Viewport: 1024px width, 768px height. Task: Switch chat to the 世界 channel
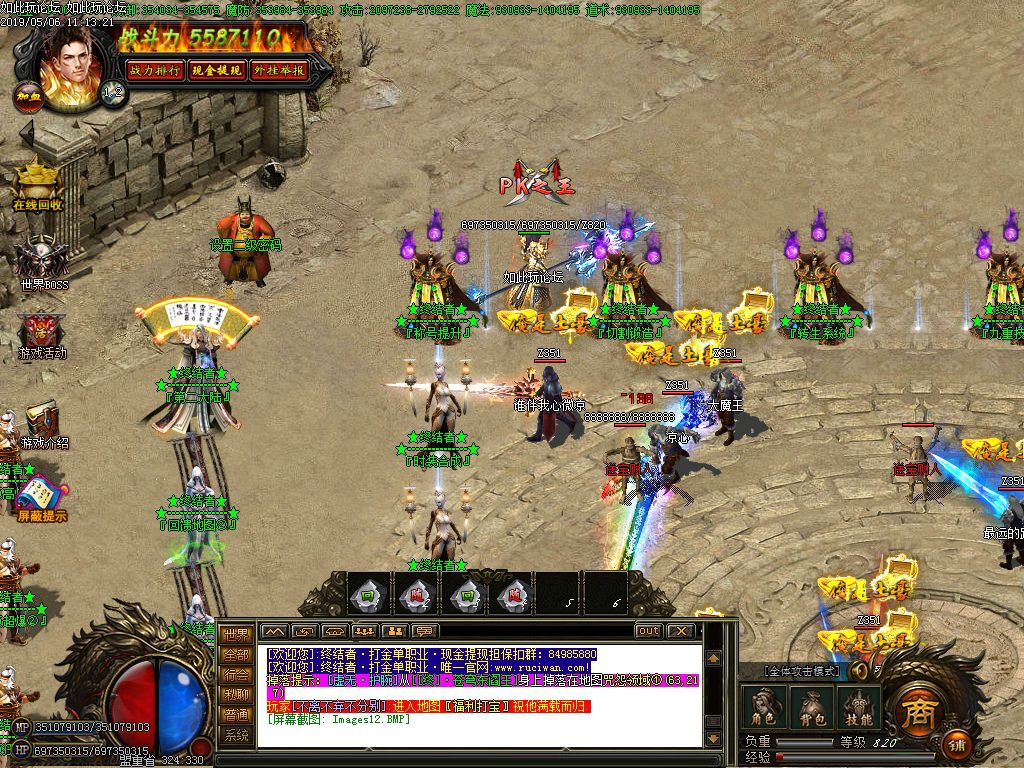(x=236, y=634)
